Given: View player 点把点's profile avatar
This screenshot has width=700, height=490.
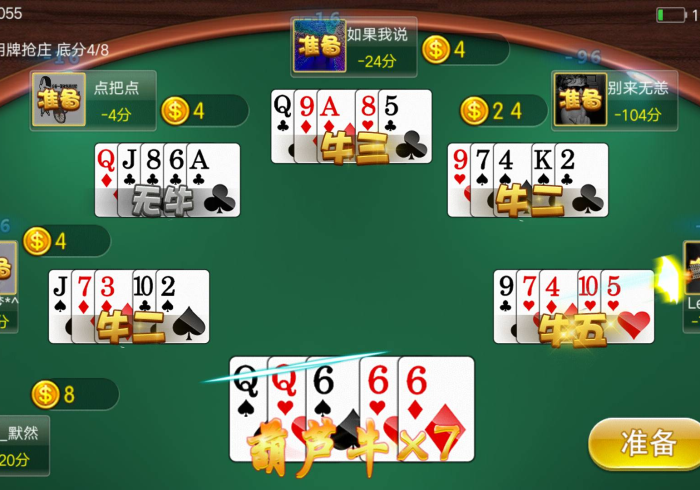Looking at the screenshot, I should tap(58, 99).
